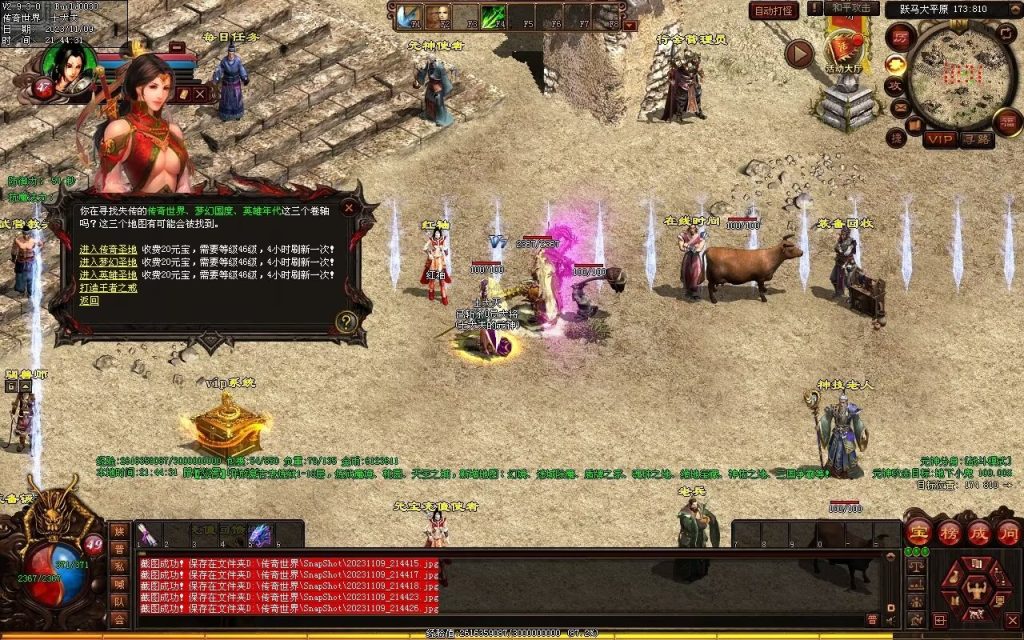Open the circular minimap
Screen dimensions: 1024x640
(x=961, y=77)
